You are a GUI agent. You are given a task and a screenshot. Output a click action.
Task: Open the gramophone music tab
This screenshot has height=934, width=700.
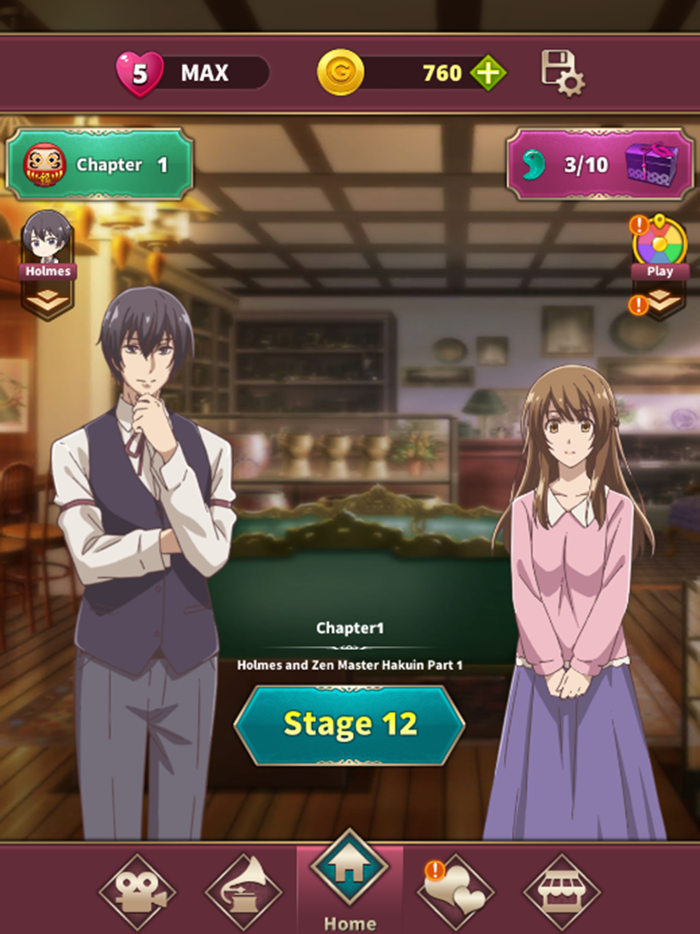[243, 890]
